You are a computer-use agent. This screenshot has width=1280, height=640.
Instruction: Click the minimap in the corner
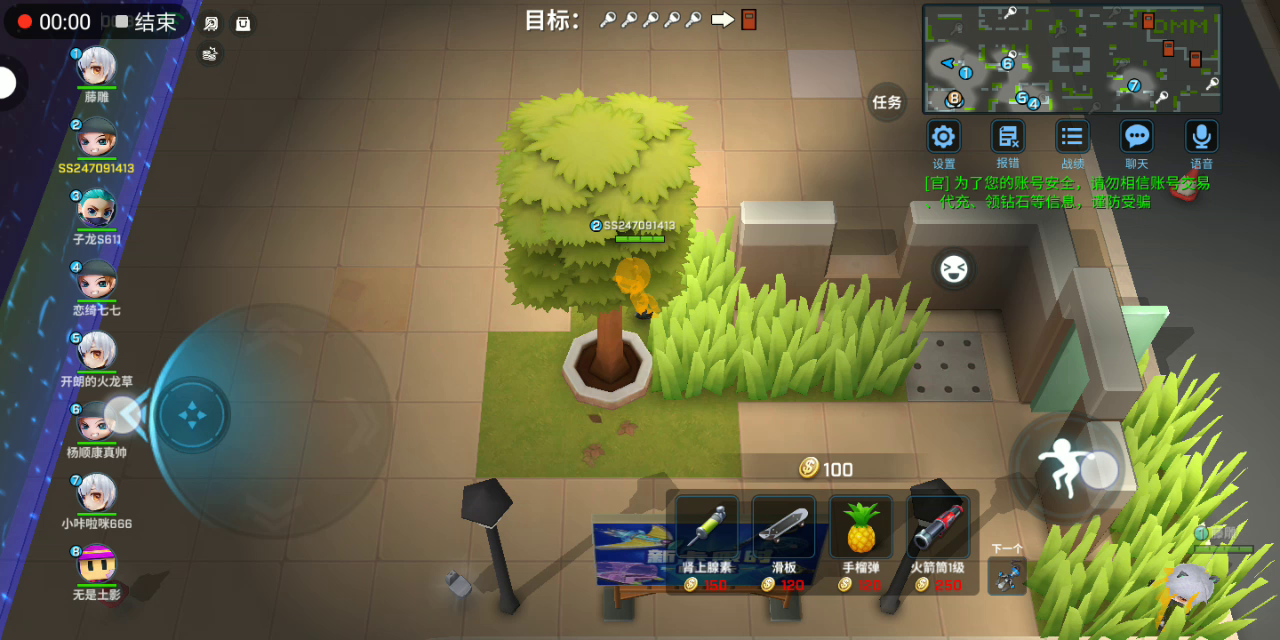(1072, 58)
